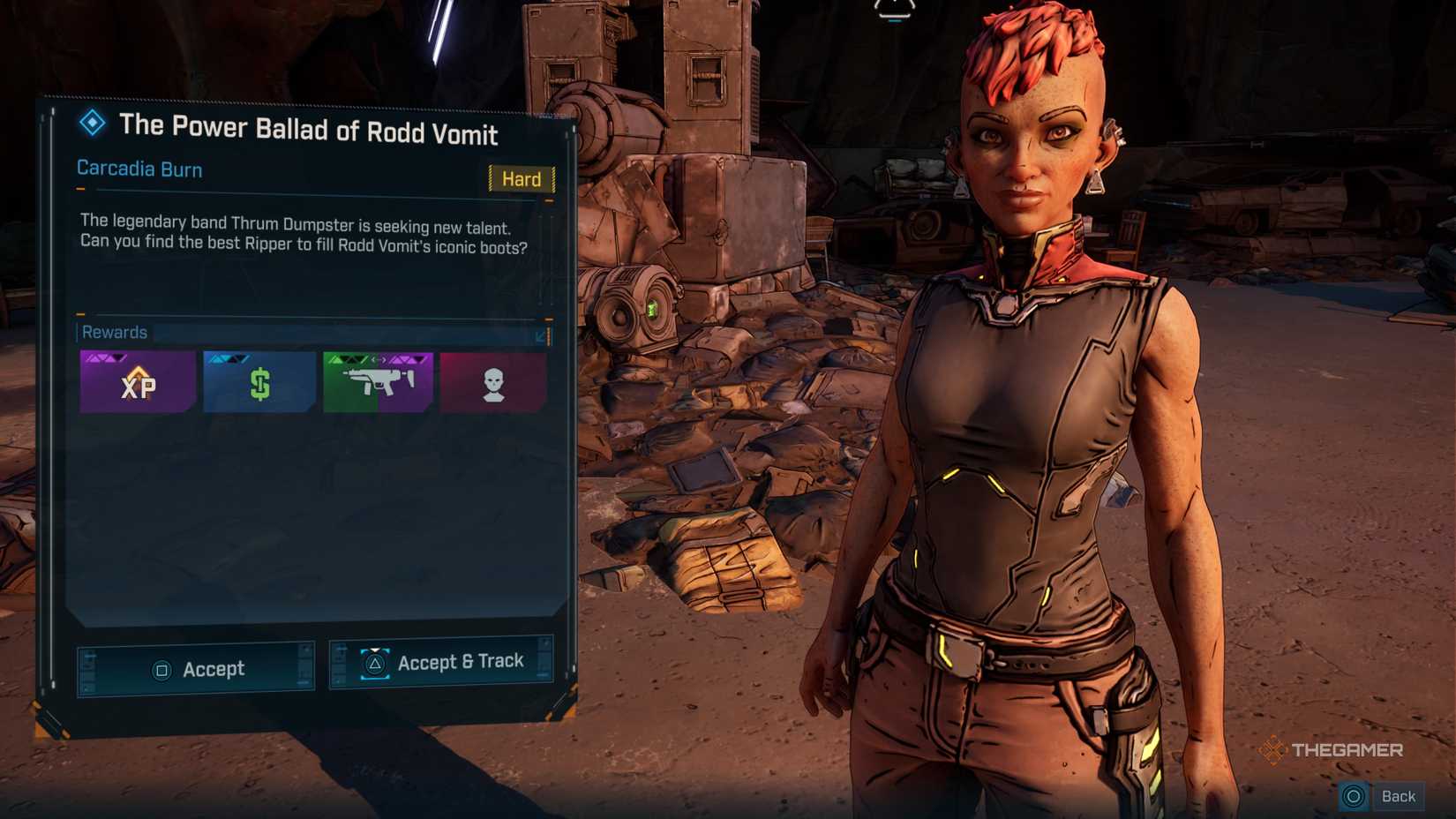Click the green cash reward icon
Screen dimensions: 1456x819
tap(259, 381)
